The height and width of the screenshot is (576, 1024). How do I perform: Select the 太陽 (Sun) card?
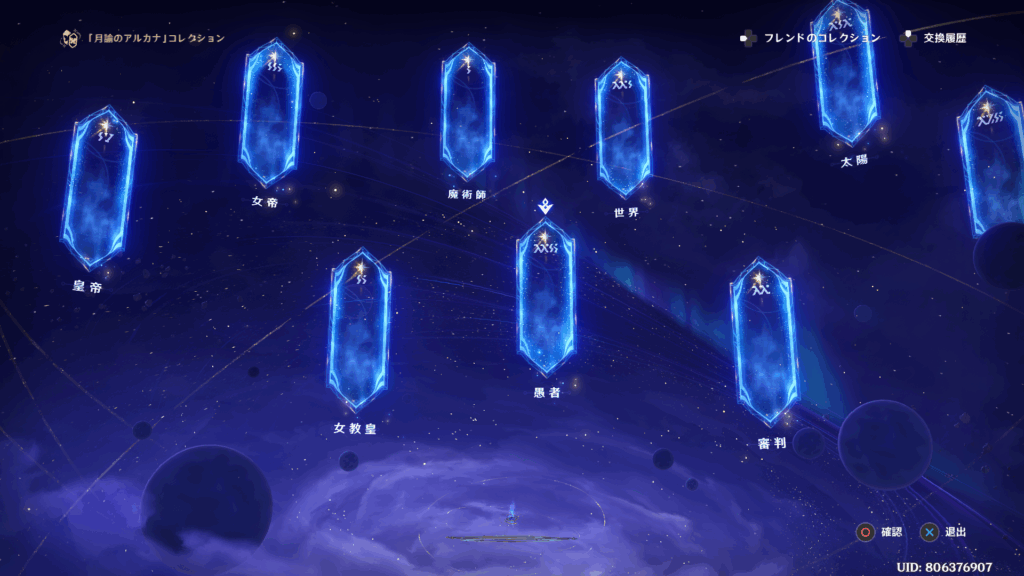click(845, 73)
